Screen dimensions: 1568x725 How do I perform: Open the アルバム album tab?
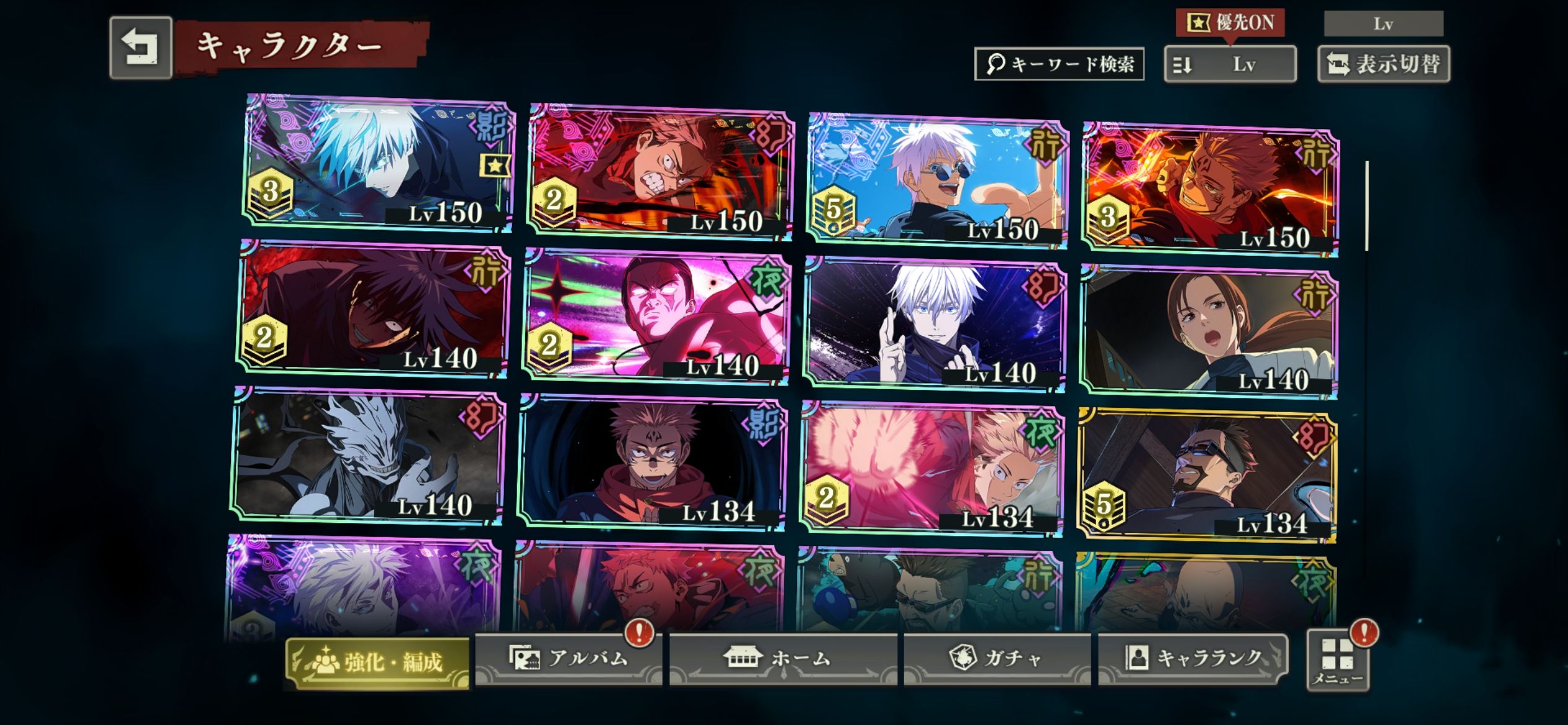click(x=568, y=658)
